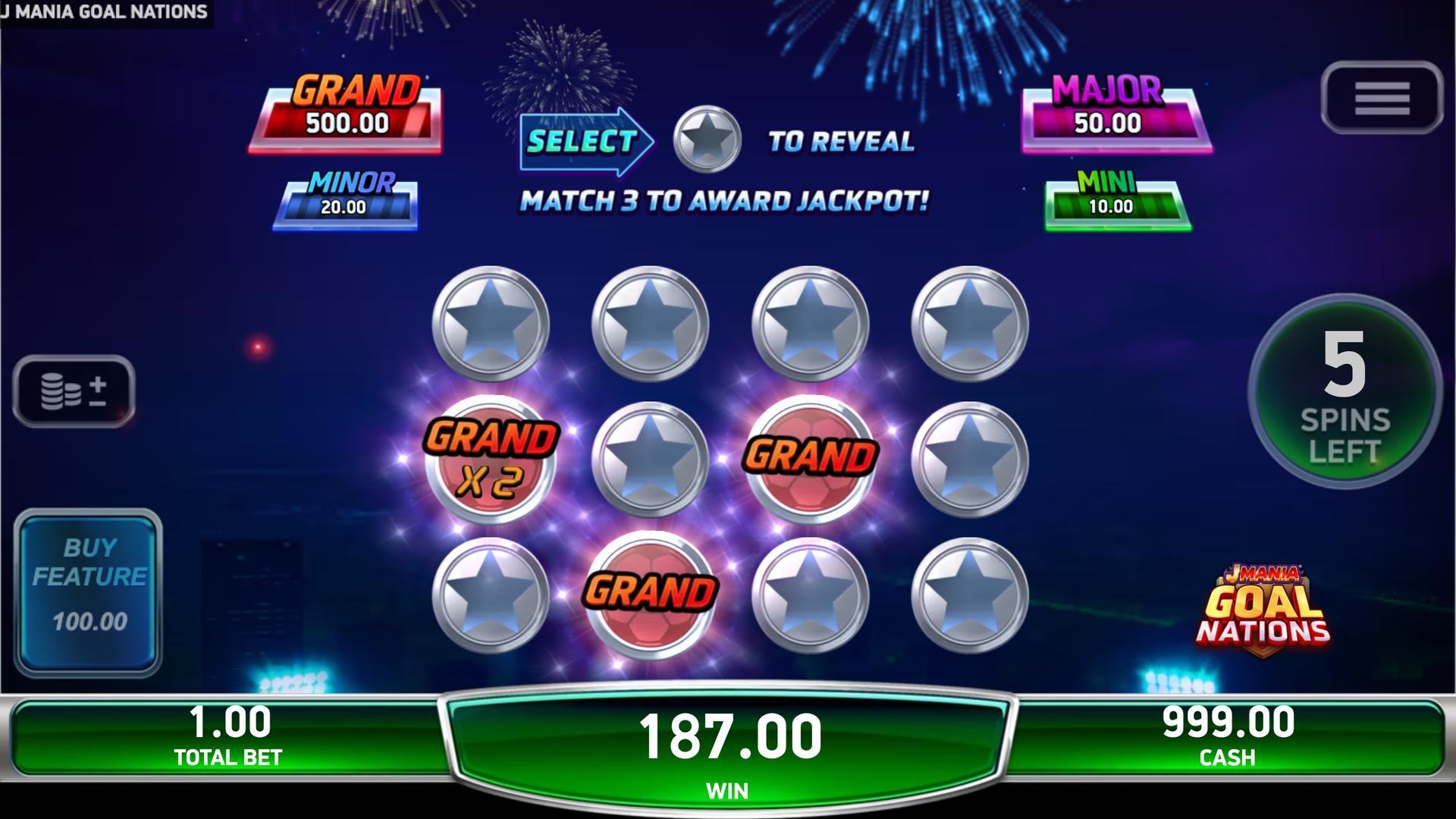Reveal the star token between GRAND X2 and GRAND
Screen dimensions: 1456x819
pos(650,460)
